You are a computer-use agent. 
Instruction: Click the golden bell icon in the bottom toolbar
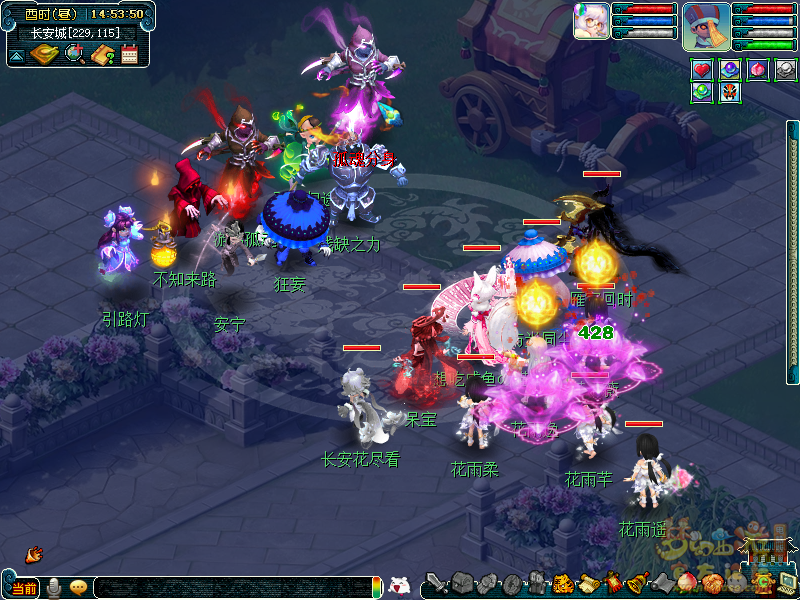coord(633,583)
